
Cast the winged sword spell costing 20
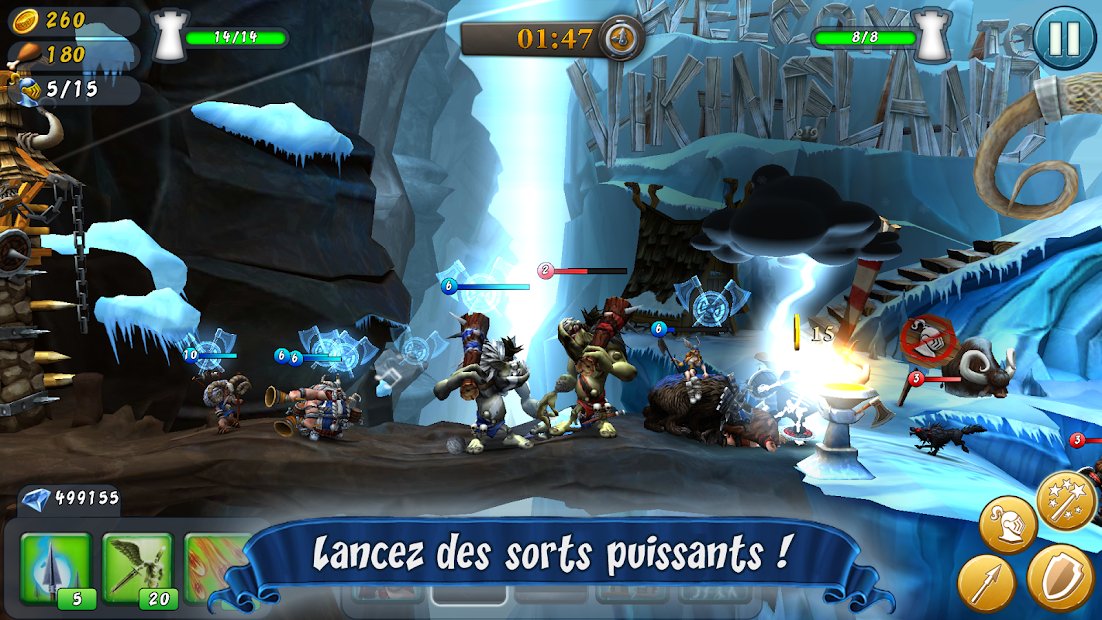(138, 568)
